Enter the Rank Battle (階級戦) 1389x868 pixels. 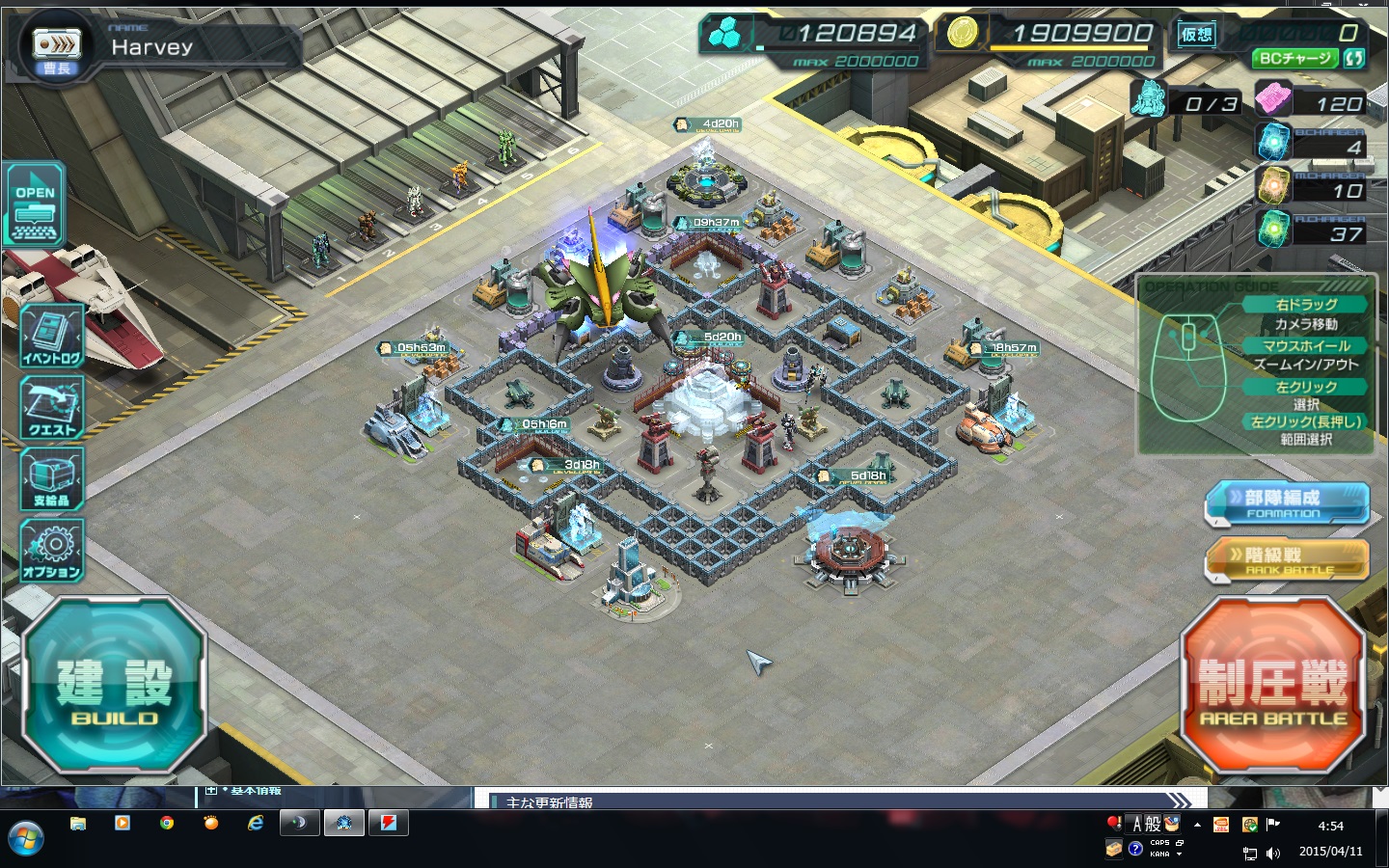[1286, 560]
